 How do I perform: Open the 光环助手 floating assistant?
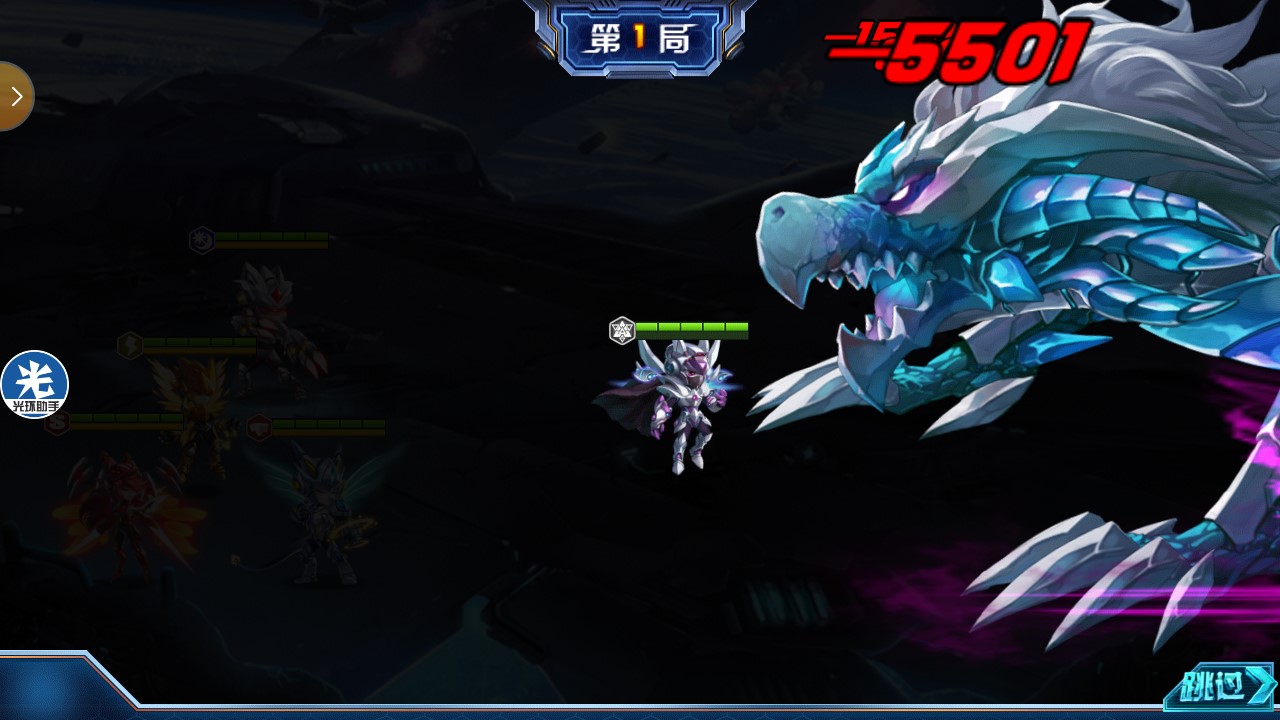34,384
